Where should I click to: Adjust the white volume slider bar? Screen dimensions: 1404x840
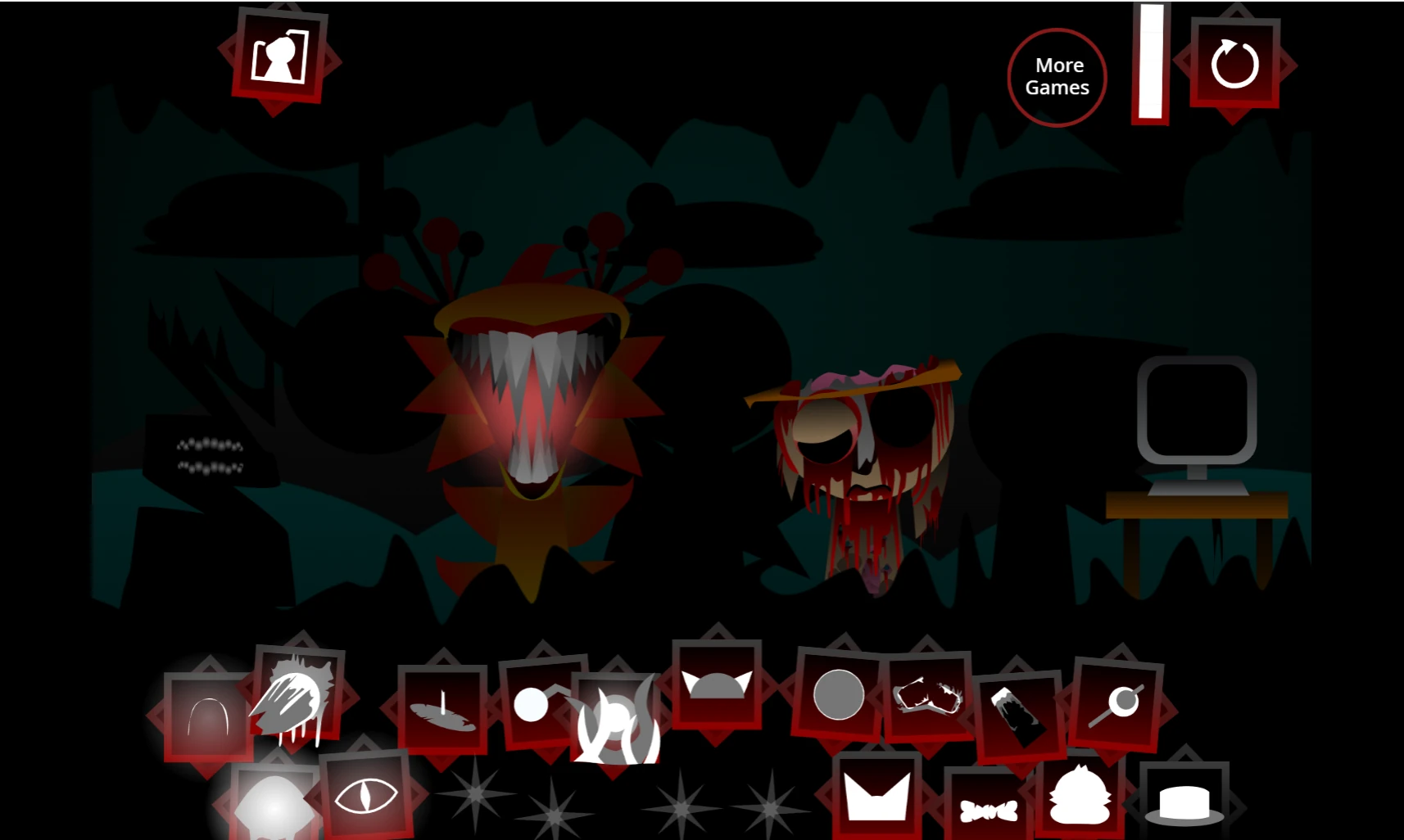1151,65
